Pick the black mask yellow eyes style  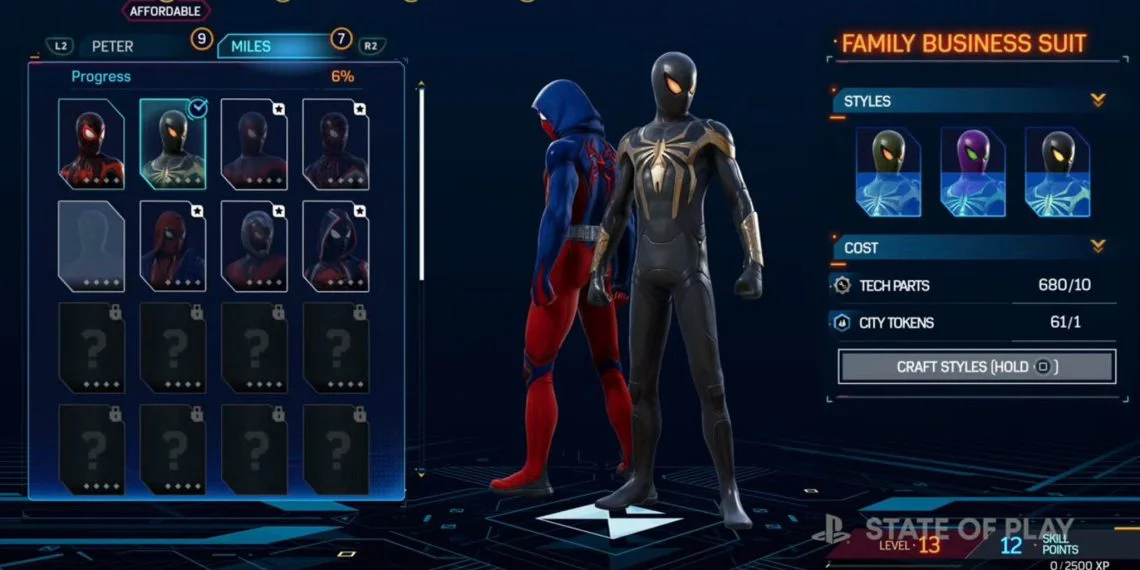[x=1057, y=173]
